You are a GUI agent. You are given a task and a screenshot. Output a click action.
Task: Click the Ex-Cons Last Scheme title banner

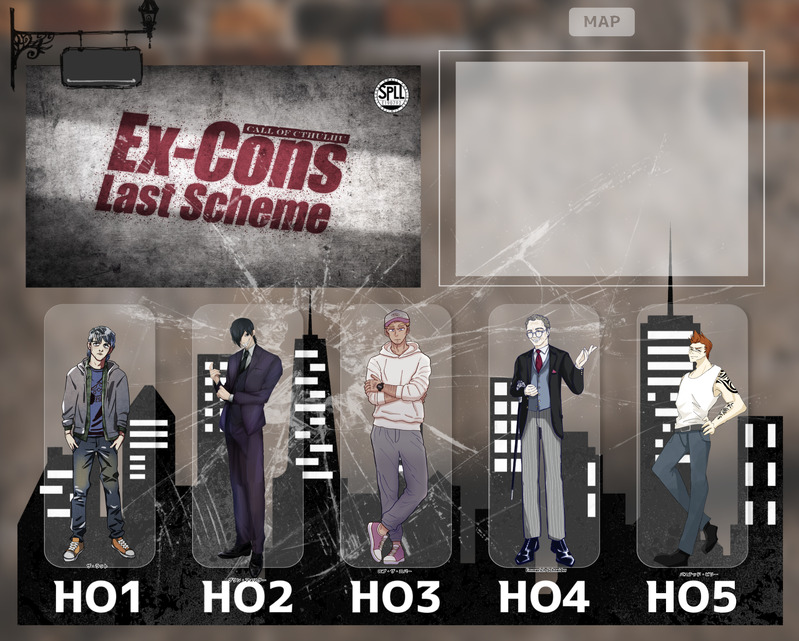[223, 176]
